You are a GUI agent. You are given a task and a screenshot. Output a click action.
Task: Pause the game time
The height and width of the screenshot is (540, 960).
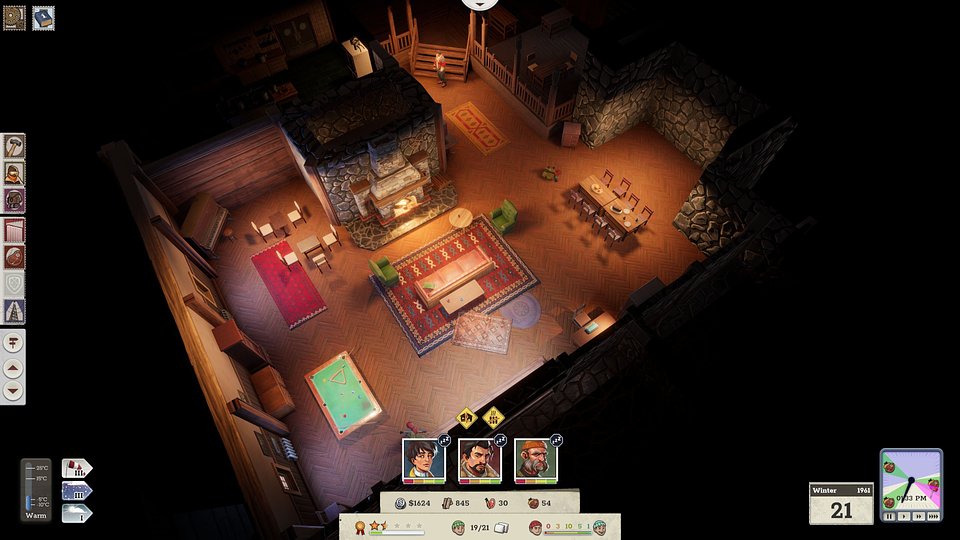tap(889, 517)
